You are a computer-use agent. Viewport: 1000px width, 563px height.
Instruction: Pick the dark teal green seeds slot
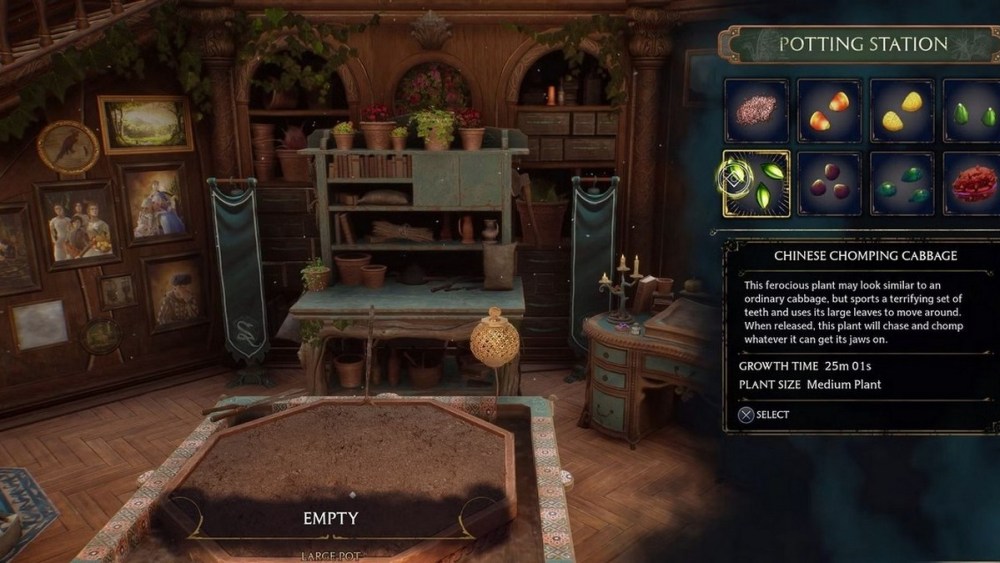(902, 183)
